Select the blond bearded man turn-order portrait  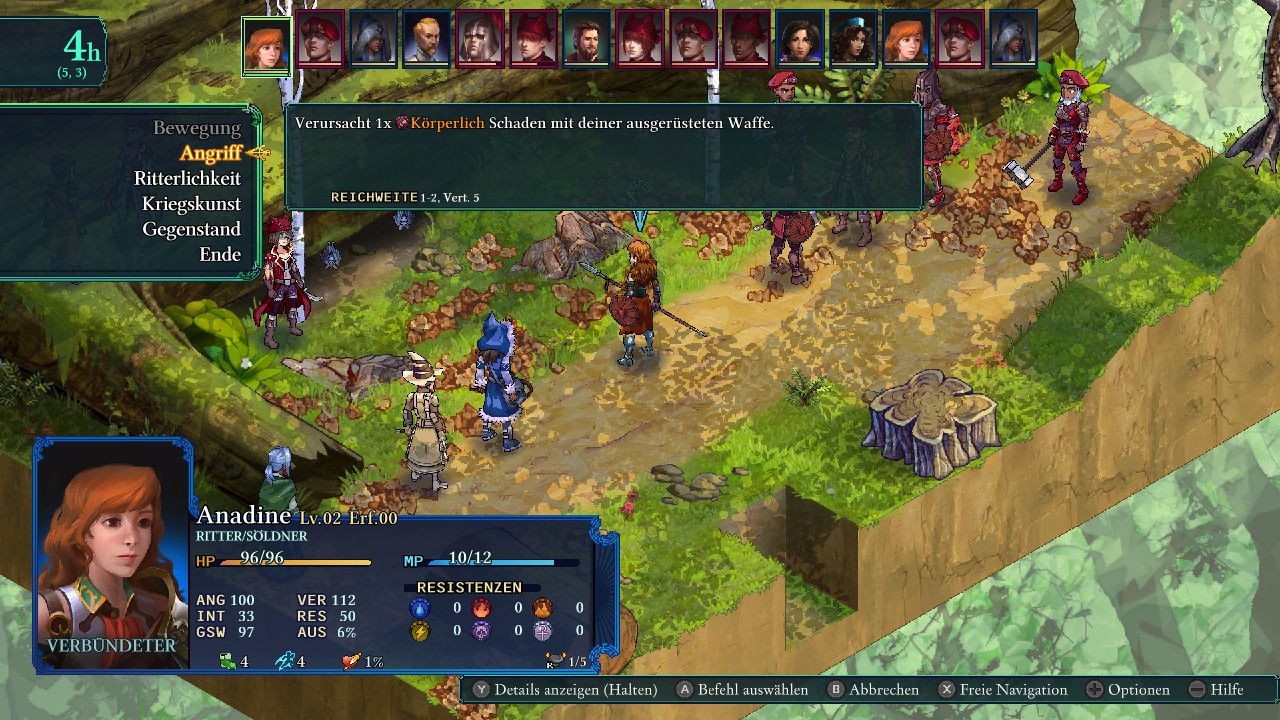click(427, 40)
